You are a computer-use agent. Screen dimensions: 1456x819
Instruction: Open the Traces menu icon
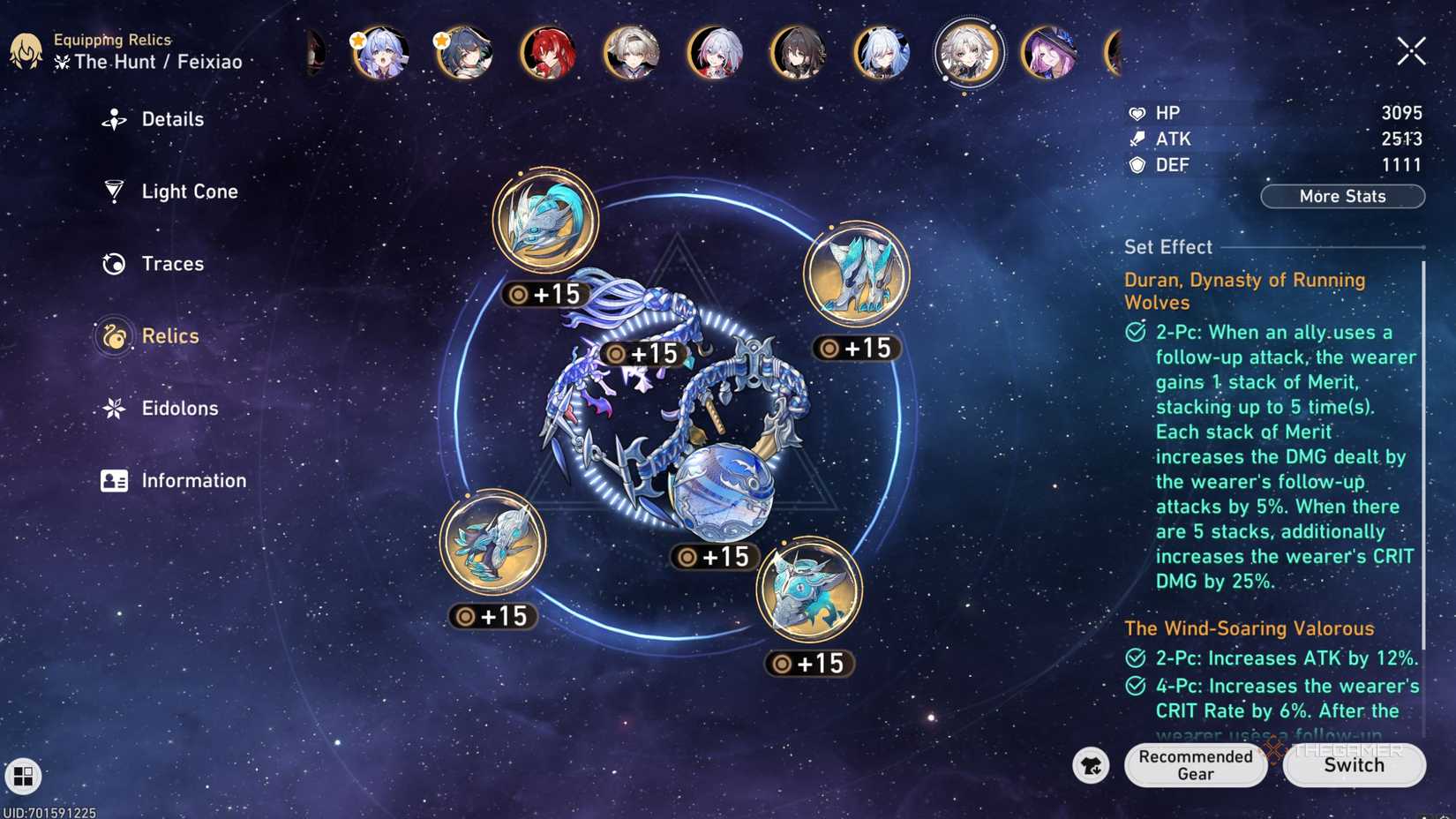pos(113,263)
